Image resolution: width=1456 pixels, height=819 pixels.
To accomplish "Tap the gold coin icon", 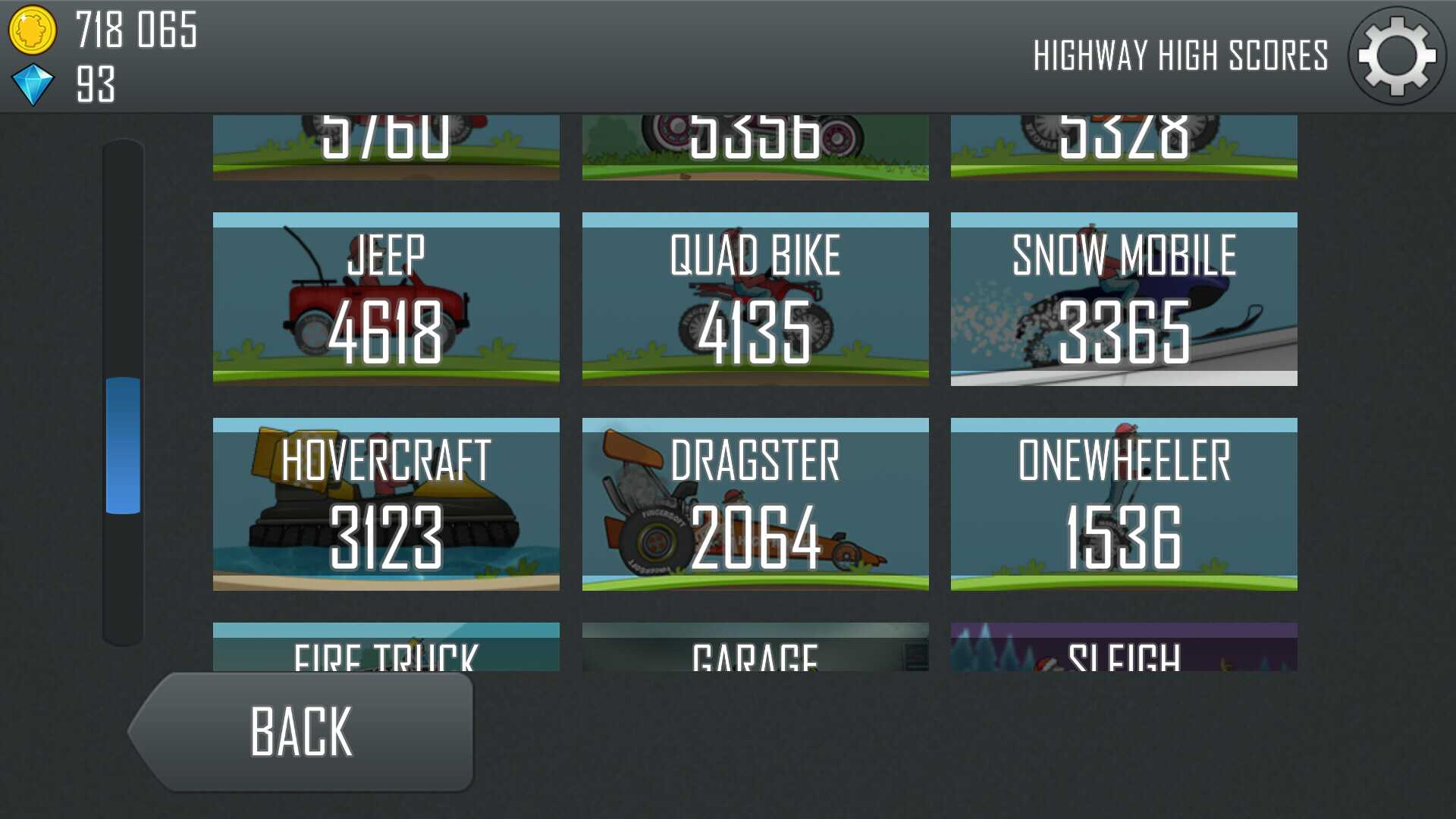I will (32, 30).
